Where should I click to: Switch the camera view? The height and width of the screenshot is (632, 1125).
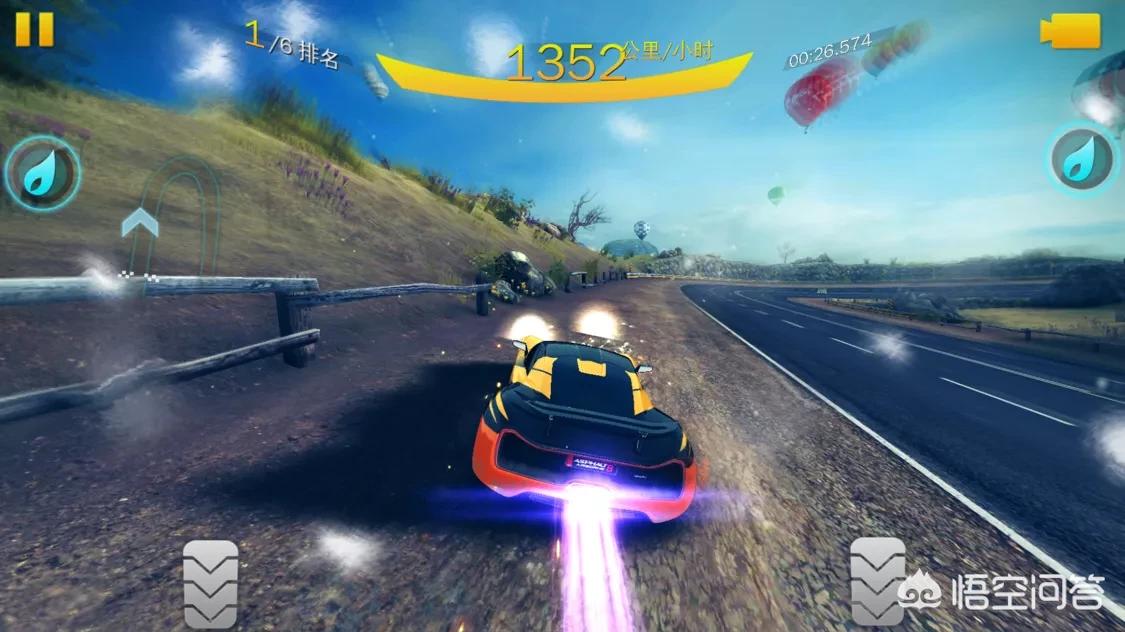tap(1071, 31)
